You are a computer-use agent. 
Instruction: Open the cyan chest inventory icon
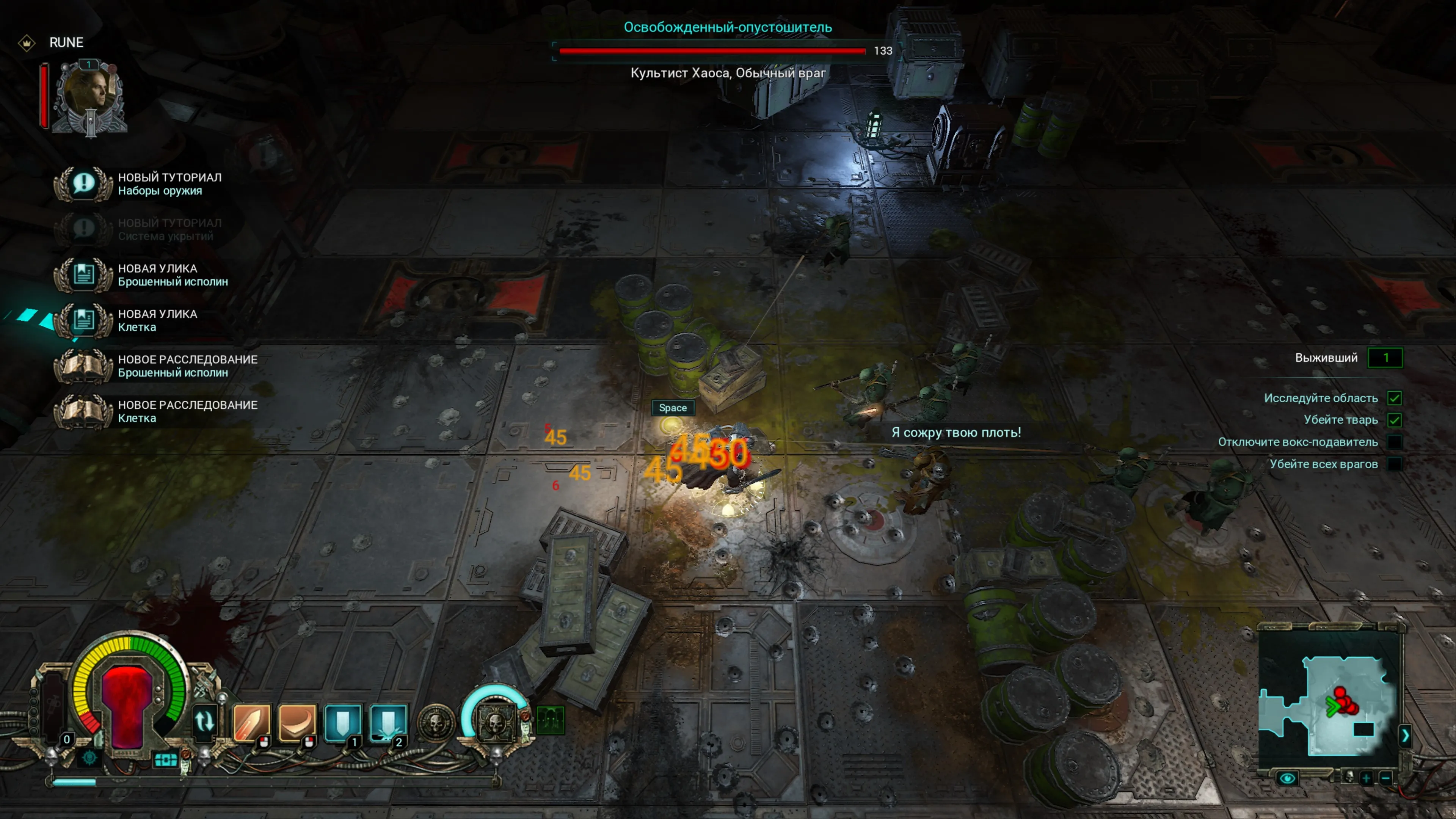tap(165, 760)
